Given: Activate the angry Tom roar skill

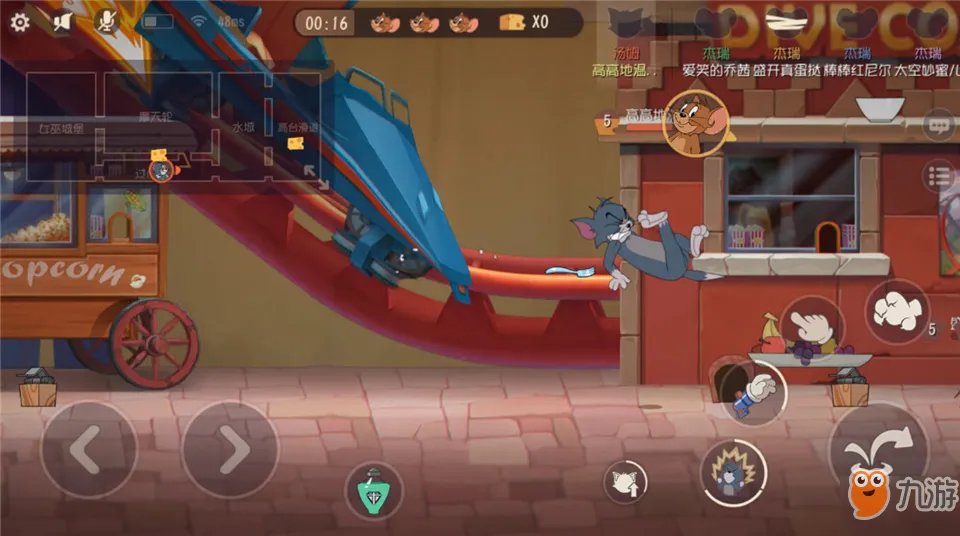Looking at the screenshot, I should click(733, 472).
